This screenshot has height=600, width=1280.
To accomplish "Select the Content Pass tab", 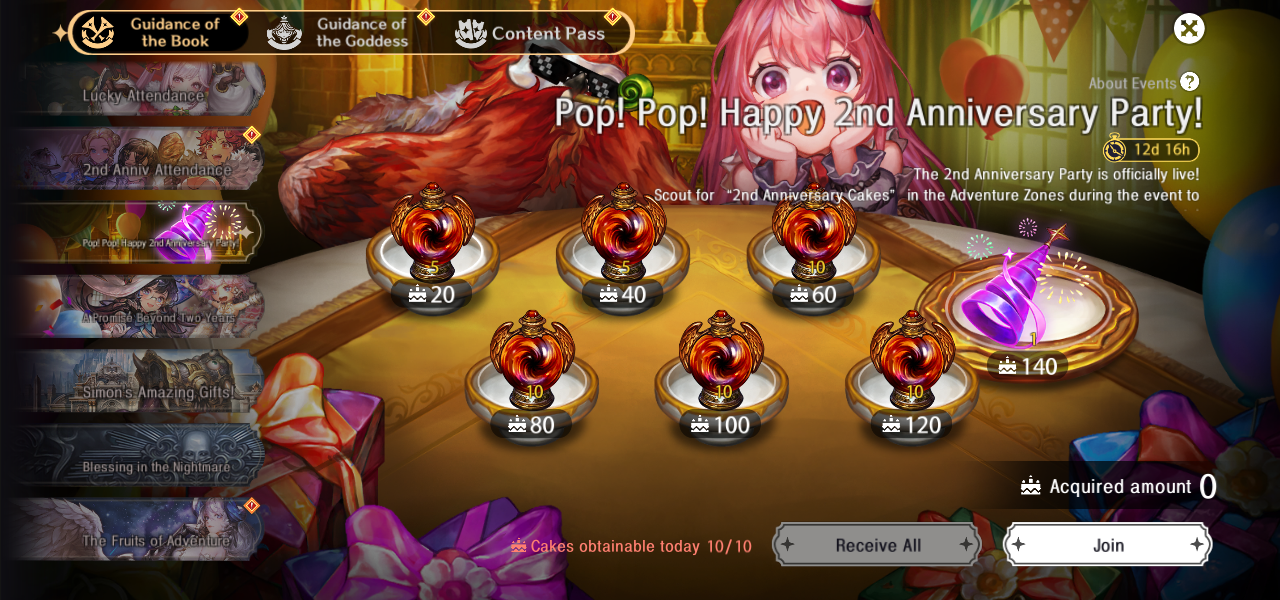I will click(x=531, y=33).
